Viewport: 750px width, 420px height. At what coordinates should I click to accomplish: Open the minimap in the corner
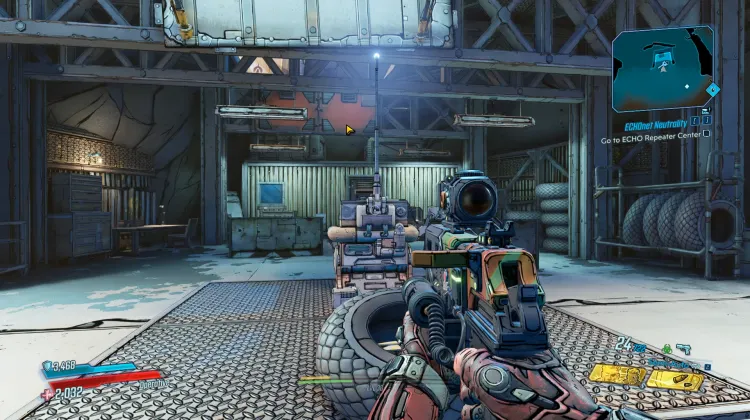(x=664, y=69)
